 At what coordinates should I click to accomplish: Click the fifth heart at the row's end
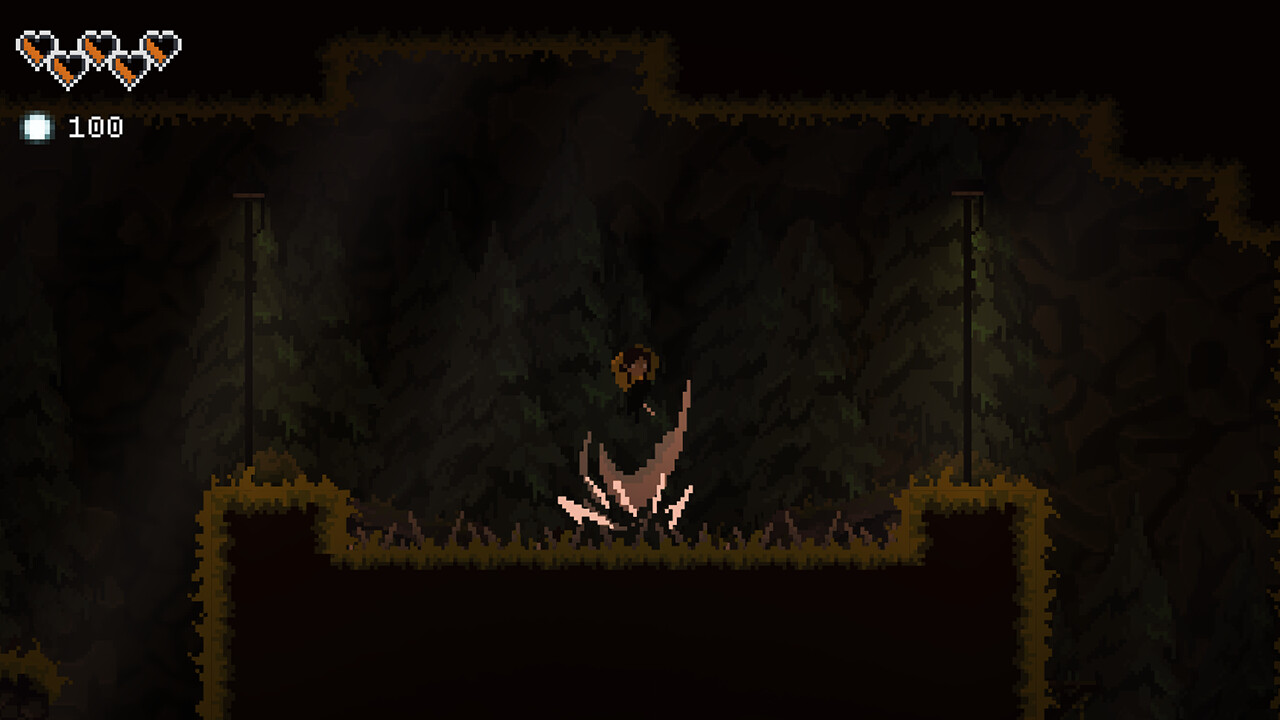click(x=158, y=47)
